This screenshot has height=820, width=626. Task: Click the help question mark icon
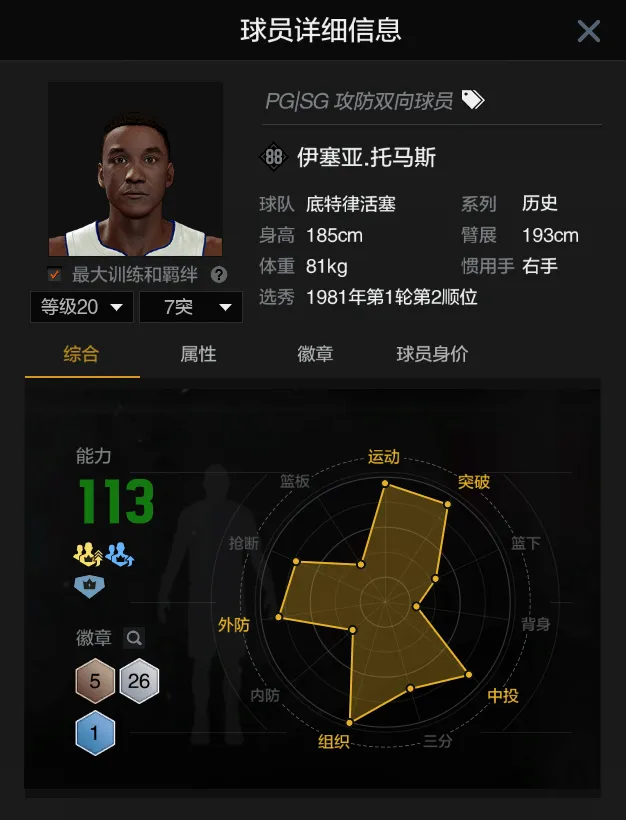click(219, 274)
